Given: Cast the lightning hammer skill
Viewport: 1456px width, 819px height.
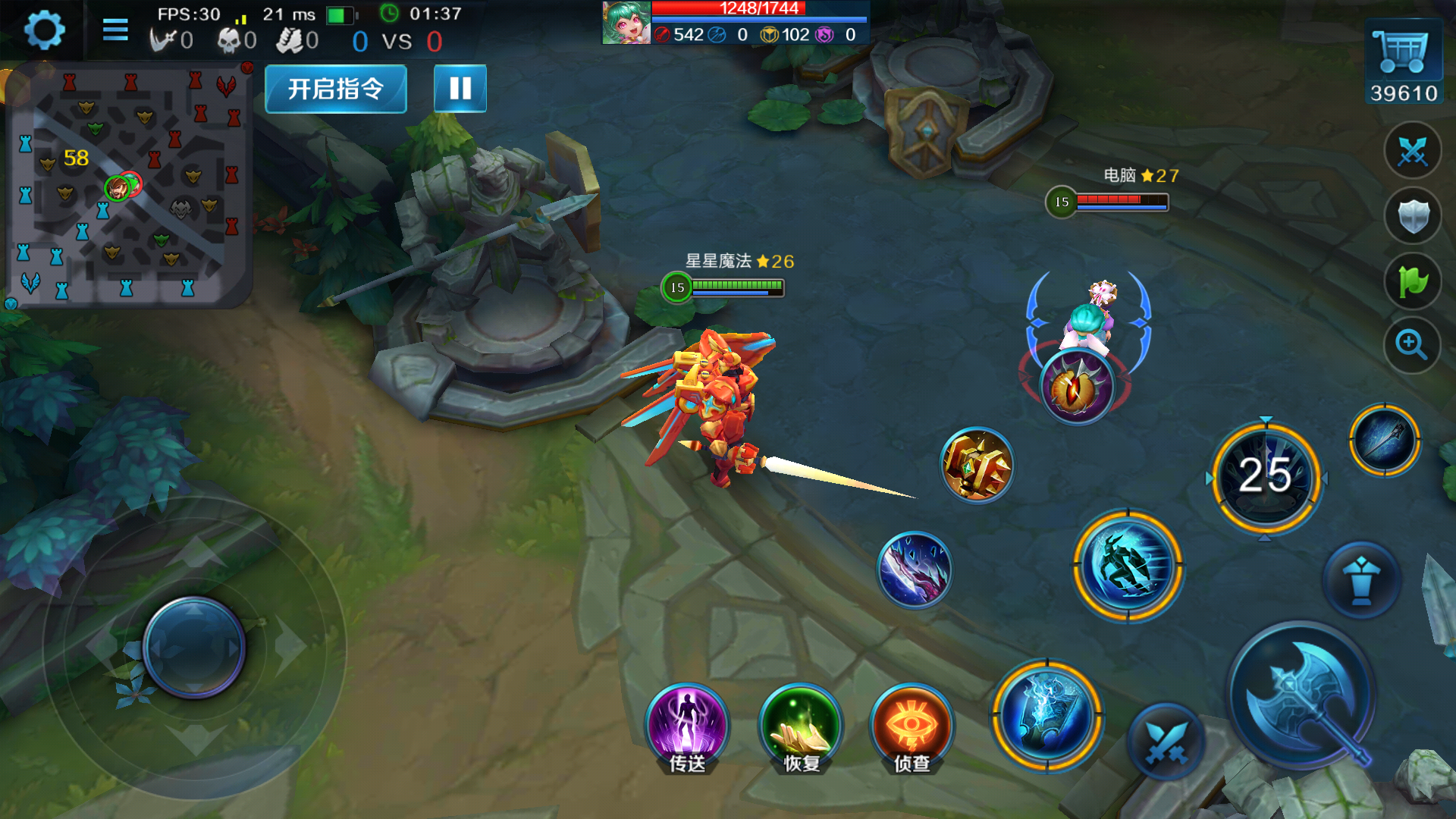Looking at the screenshot, I should coord(1048,716).
